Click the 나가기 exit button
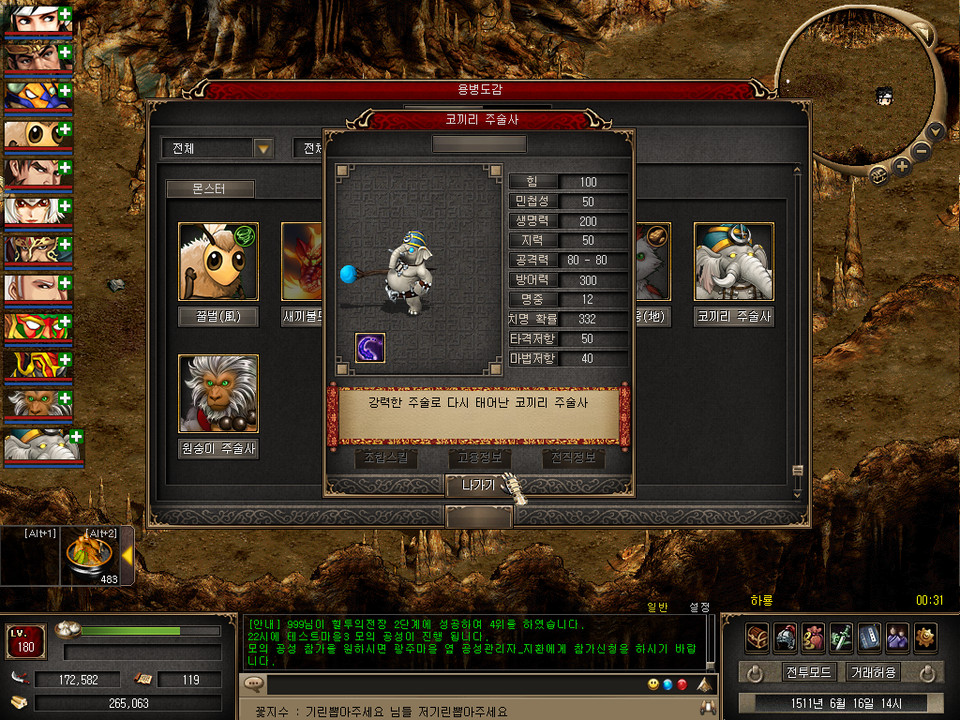This screenshot has width=960, height=720. [478, 485]
